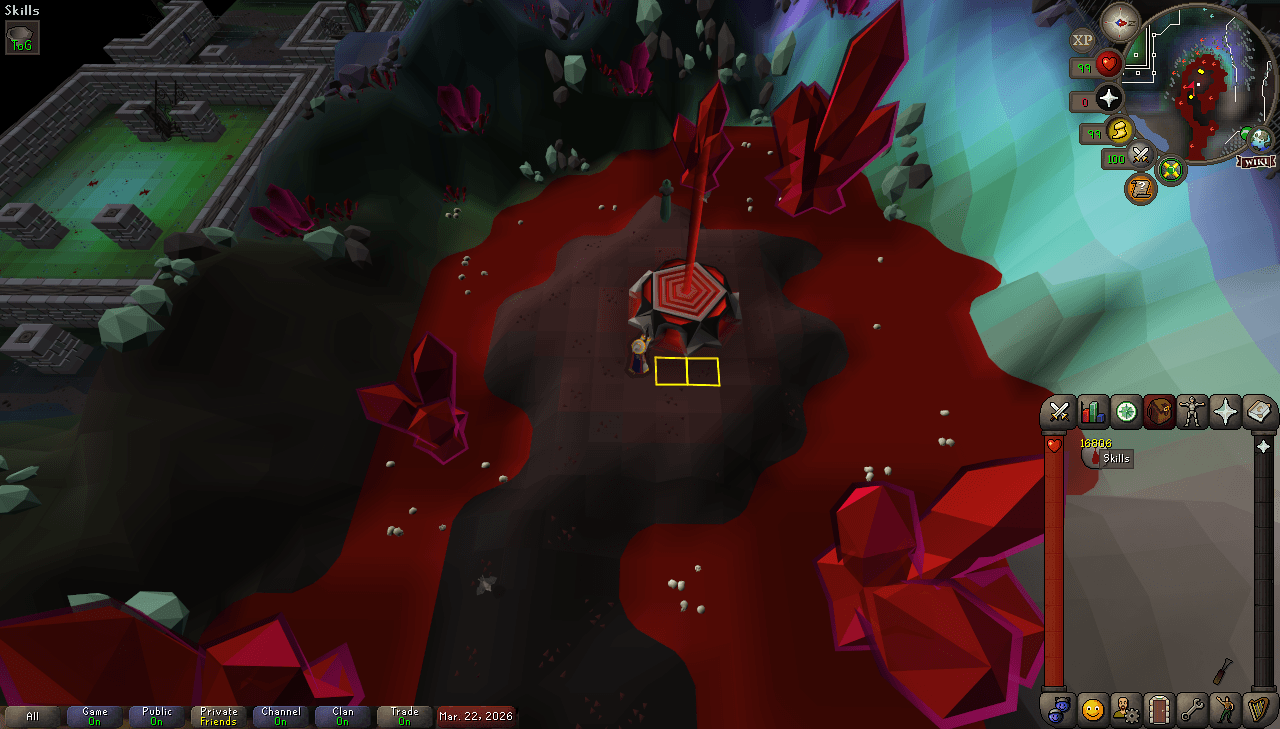The width and height of the screenshot is (1280, 729).
Task: Open the Friends list icon
Action: pos(1095,710)
